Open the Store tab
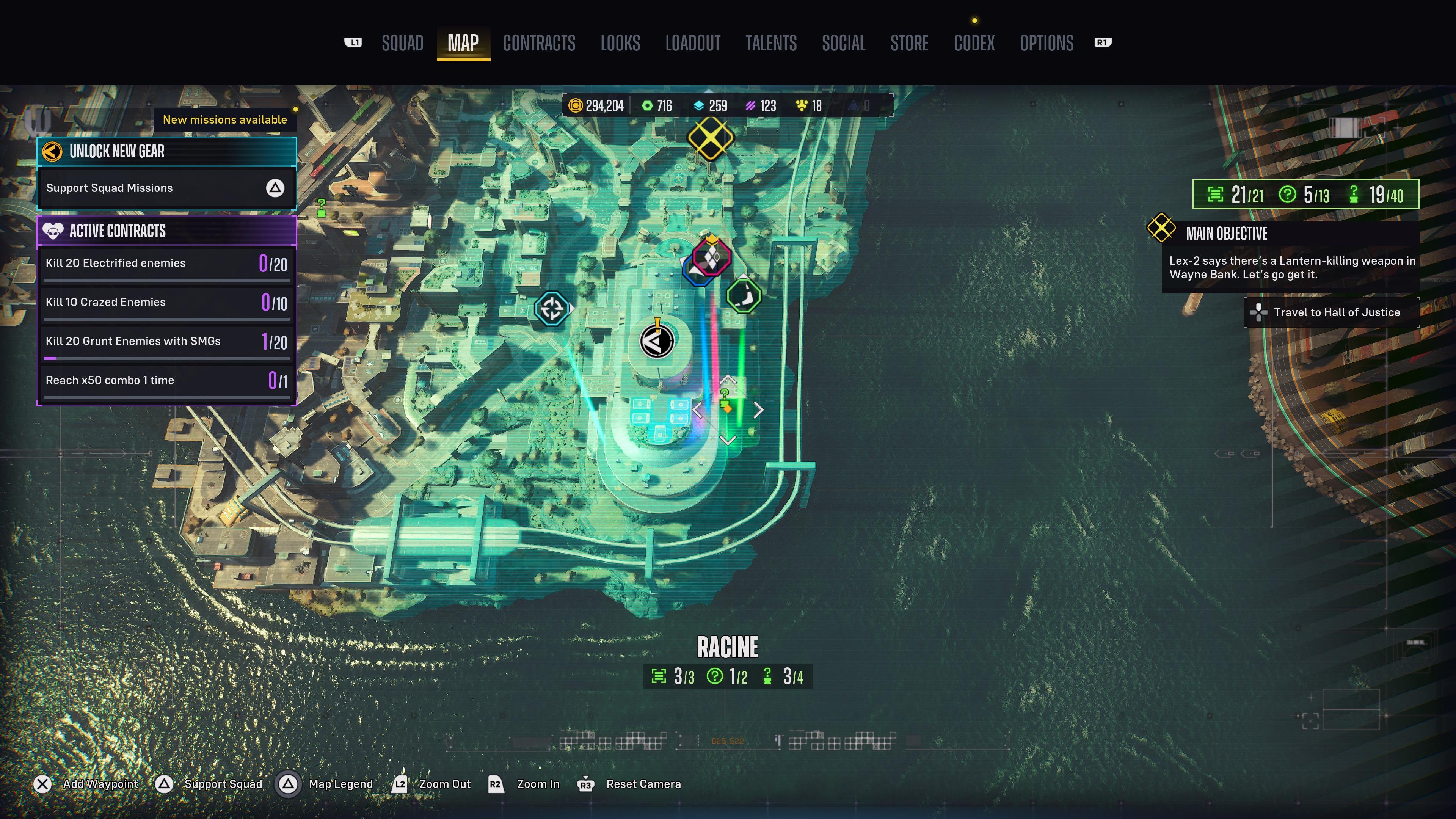The width and height of the screenshot is (1456, 819). (909, 43)
